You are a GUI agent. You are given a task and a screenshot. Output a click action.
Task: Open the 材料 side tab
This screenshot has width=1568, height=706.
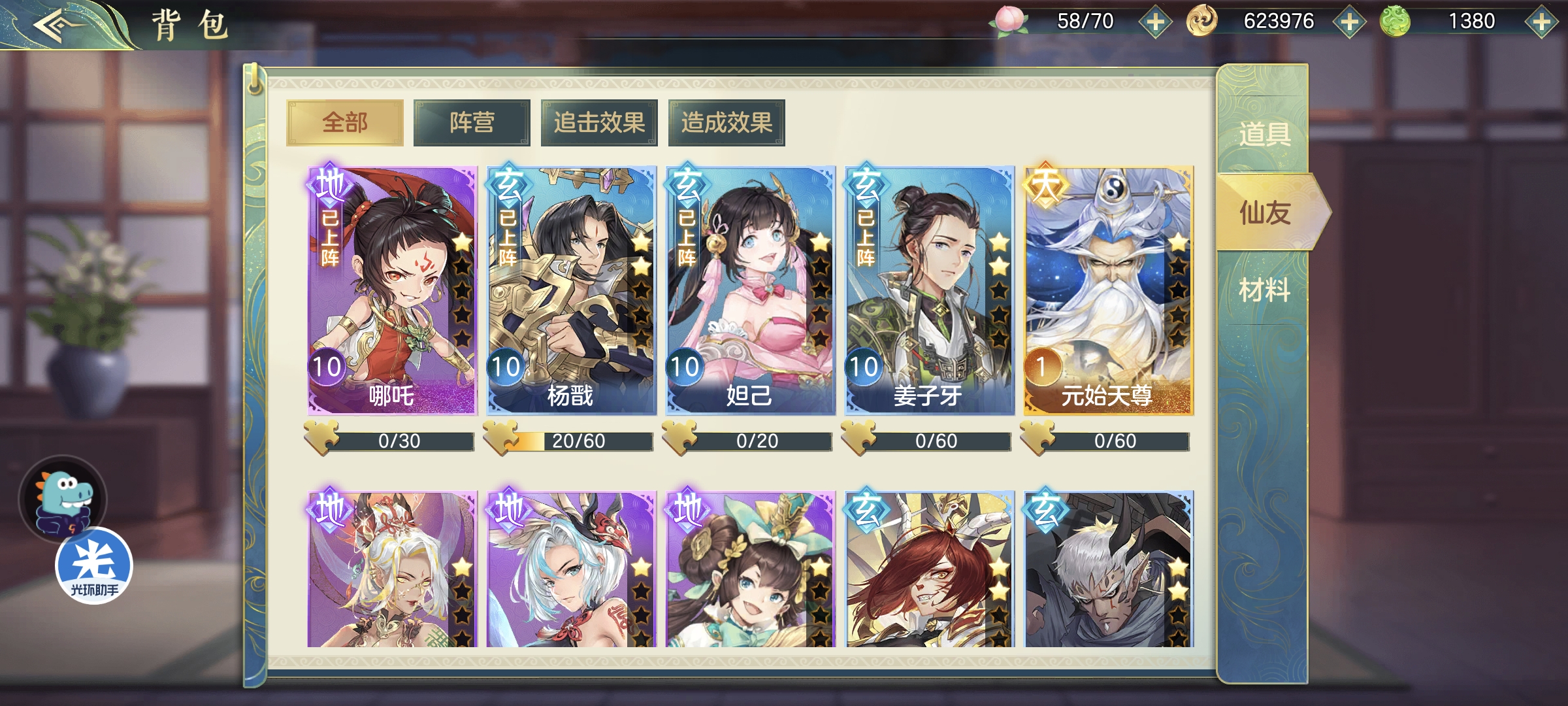(x=1264, y=290)
